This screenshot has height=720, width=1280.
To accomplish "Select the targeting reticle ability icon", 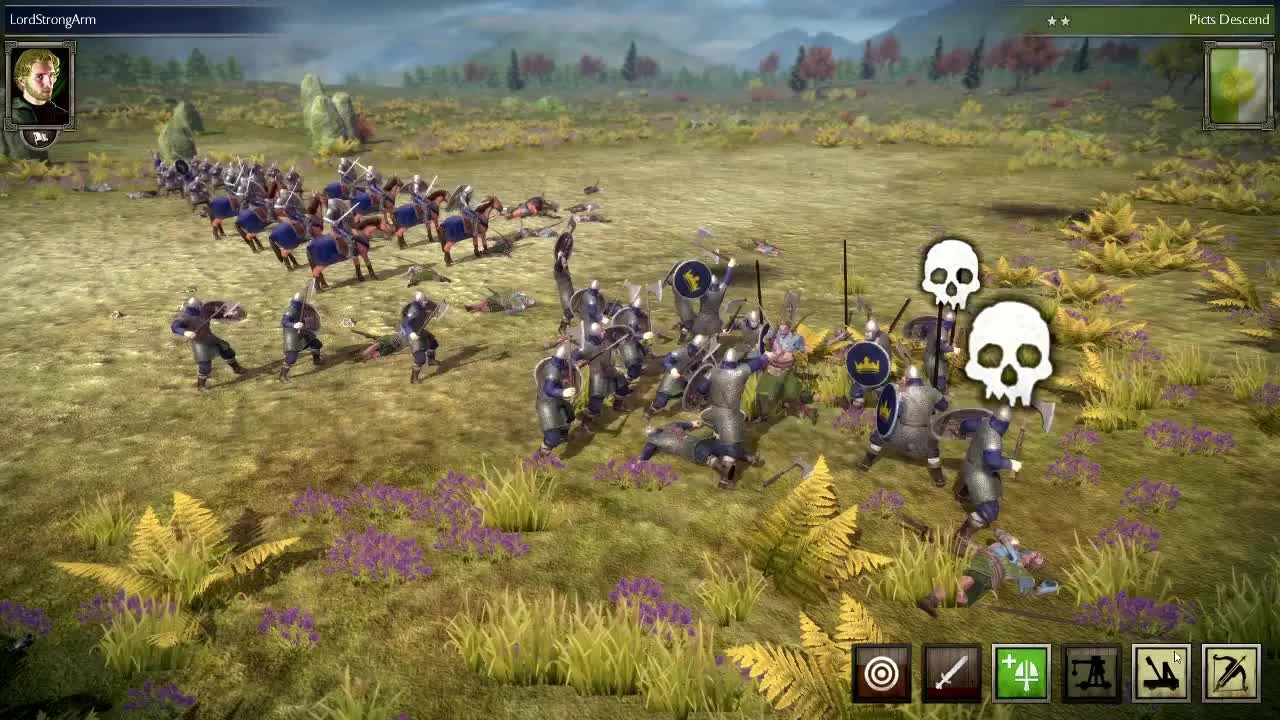I will coord(882,674).
